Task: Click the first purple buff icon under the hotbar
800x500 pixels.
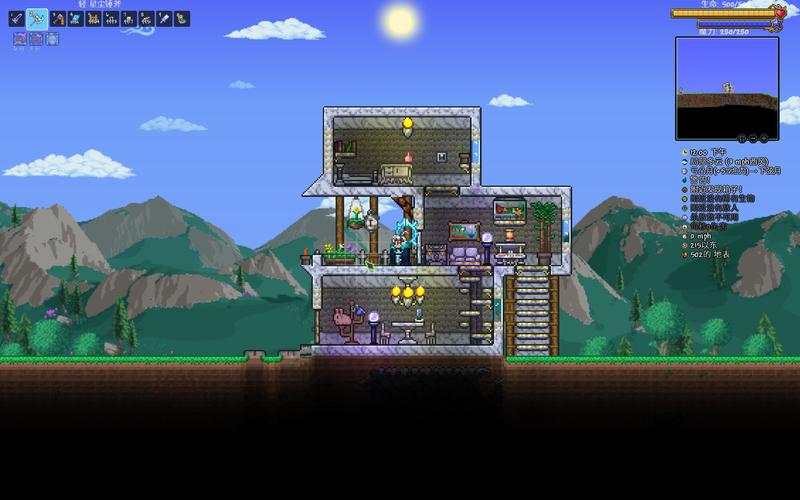Action: pos(20,39)
